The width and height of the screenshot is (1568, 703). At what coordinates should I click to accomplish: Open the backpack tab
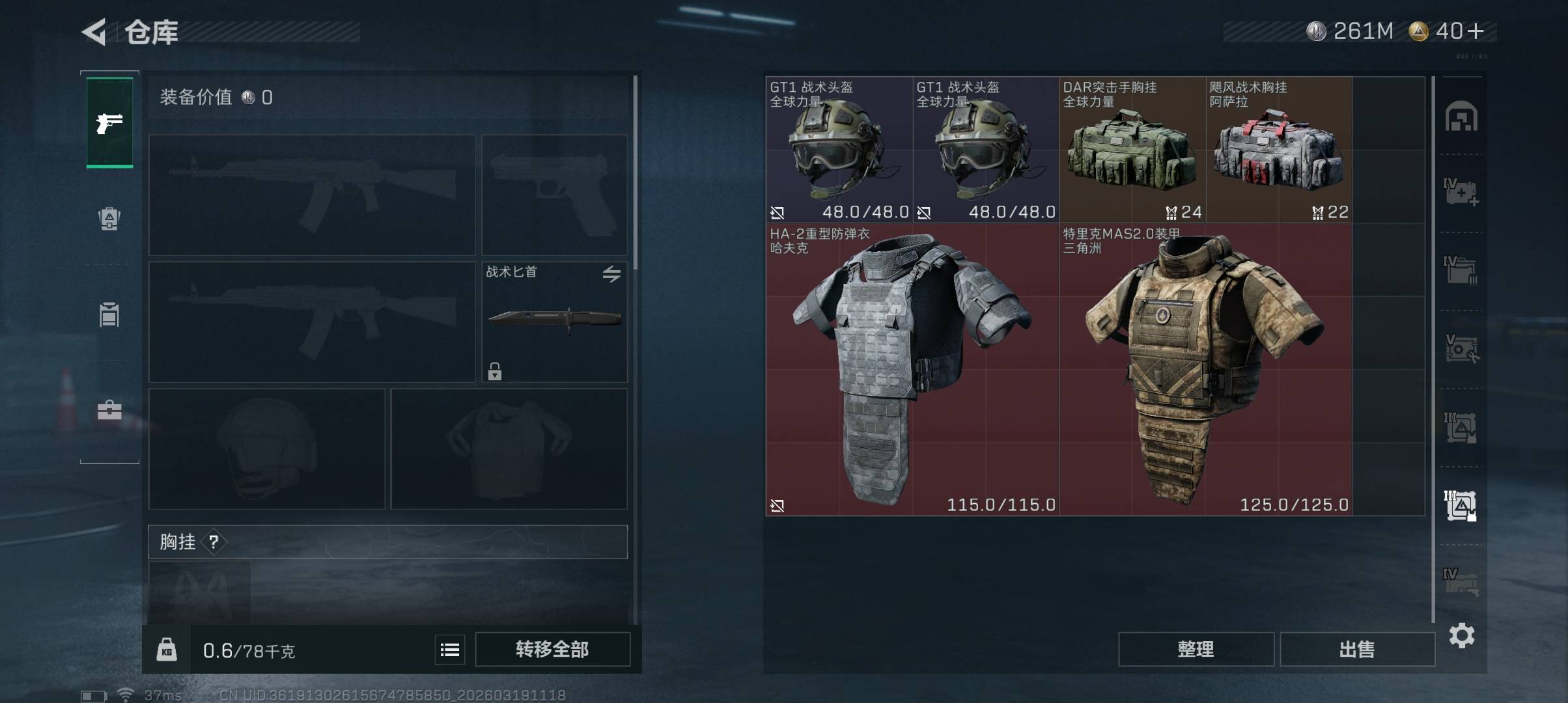pos(109,219)
